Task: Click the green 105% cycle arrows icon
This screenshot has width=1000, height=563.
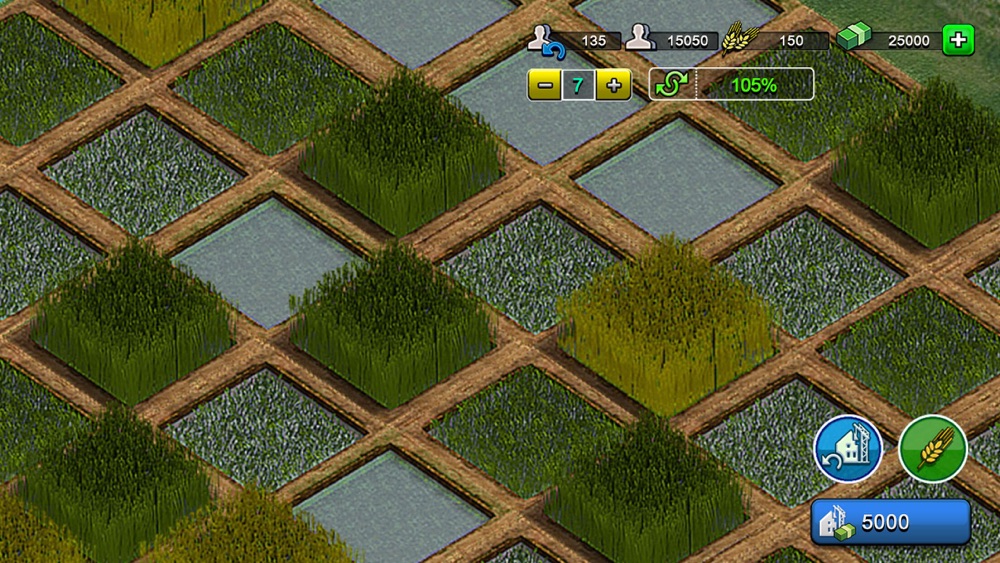Action: (x=669, y=85)
